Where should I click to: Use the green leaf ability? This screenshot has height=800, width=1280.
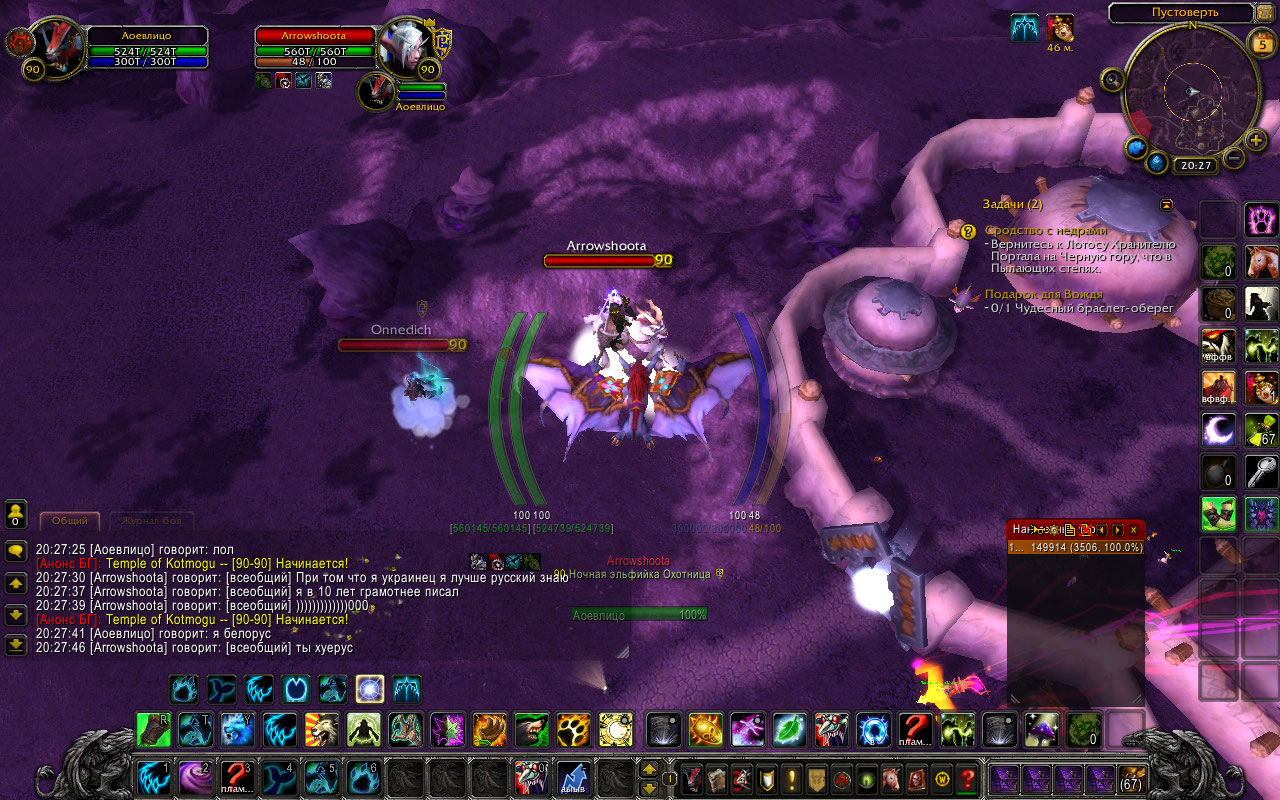pyautogui.click(x=790, y=730)
